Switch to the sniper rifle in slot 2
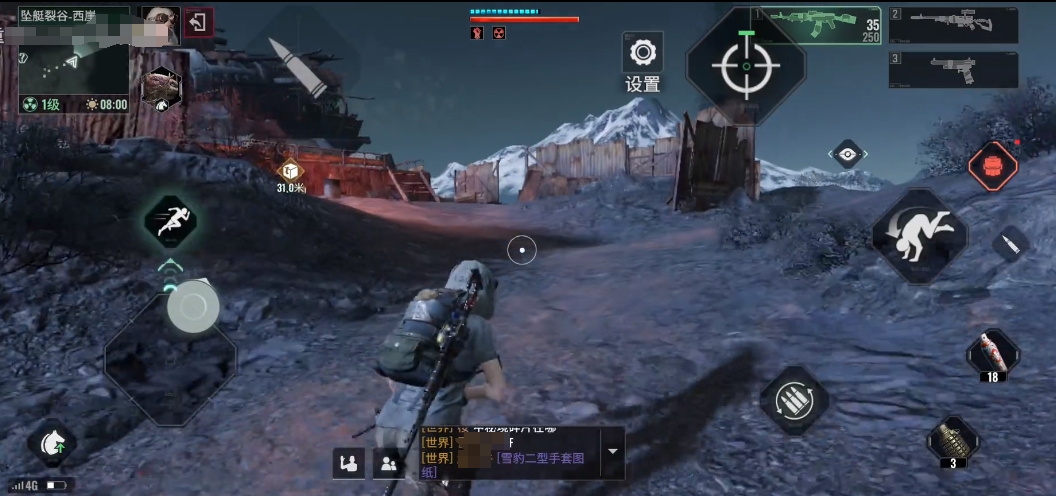The height and width of the screenshot is (496, 1056). (x=954, y=24)
